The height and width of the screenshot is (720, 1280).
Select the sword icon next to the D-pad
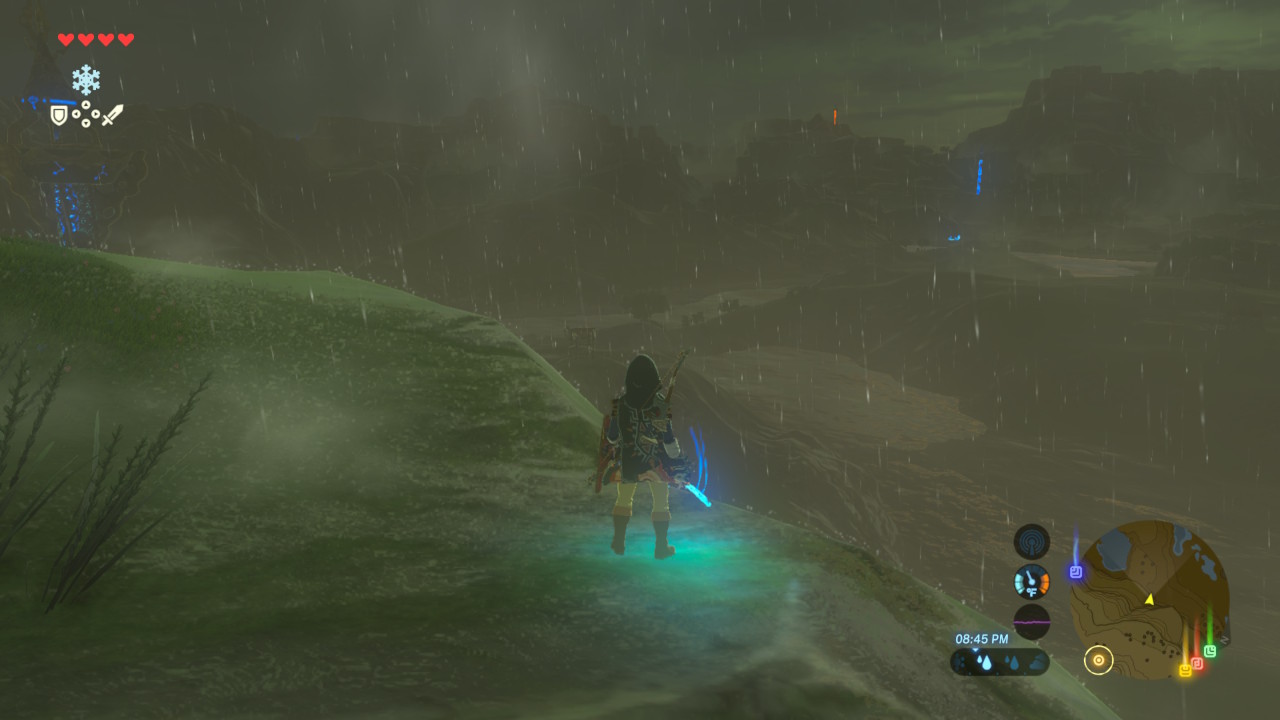(x=112, y=115)
